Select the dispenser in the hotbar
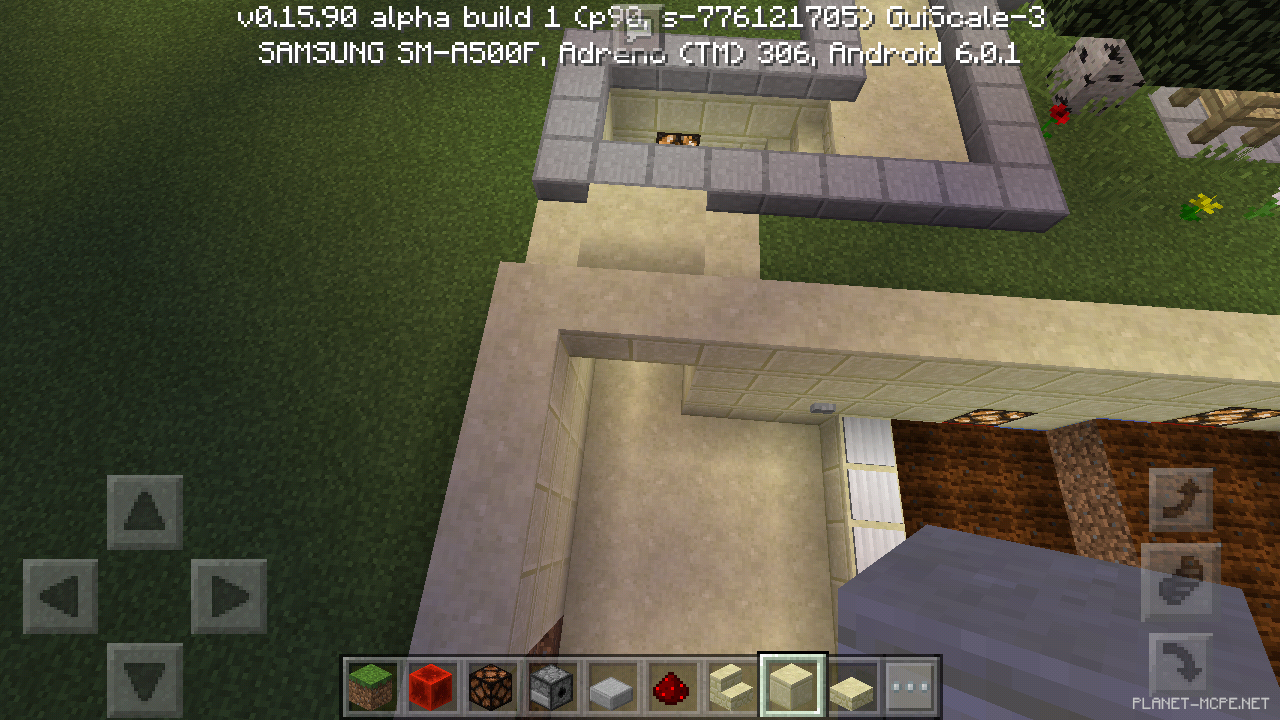 pyautogui.click(x=551, y=686)
